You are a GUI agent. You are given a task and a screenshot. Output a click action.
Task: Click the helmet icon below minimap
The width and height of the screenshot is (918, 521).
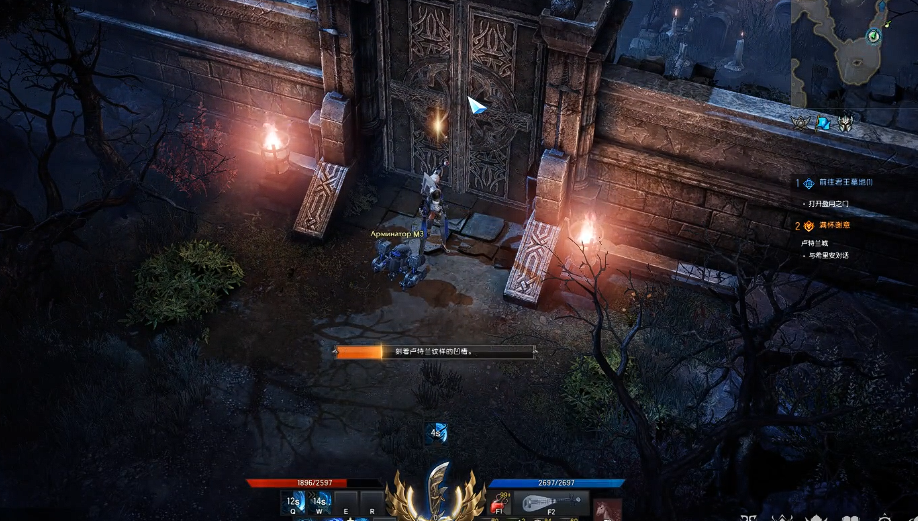(x=846, y=124)
